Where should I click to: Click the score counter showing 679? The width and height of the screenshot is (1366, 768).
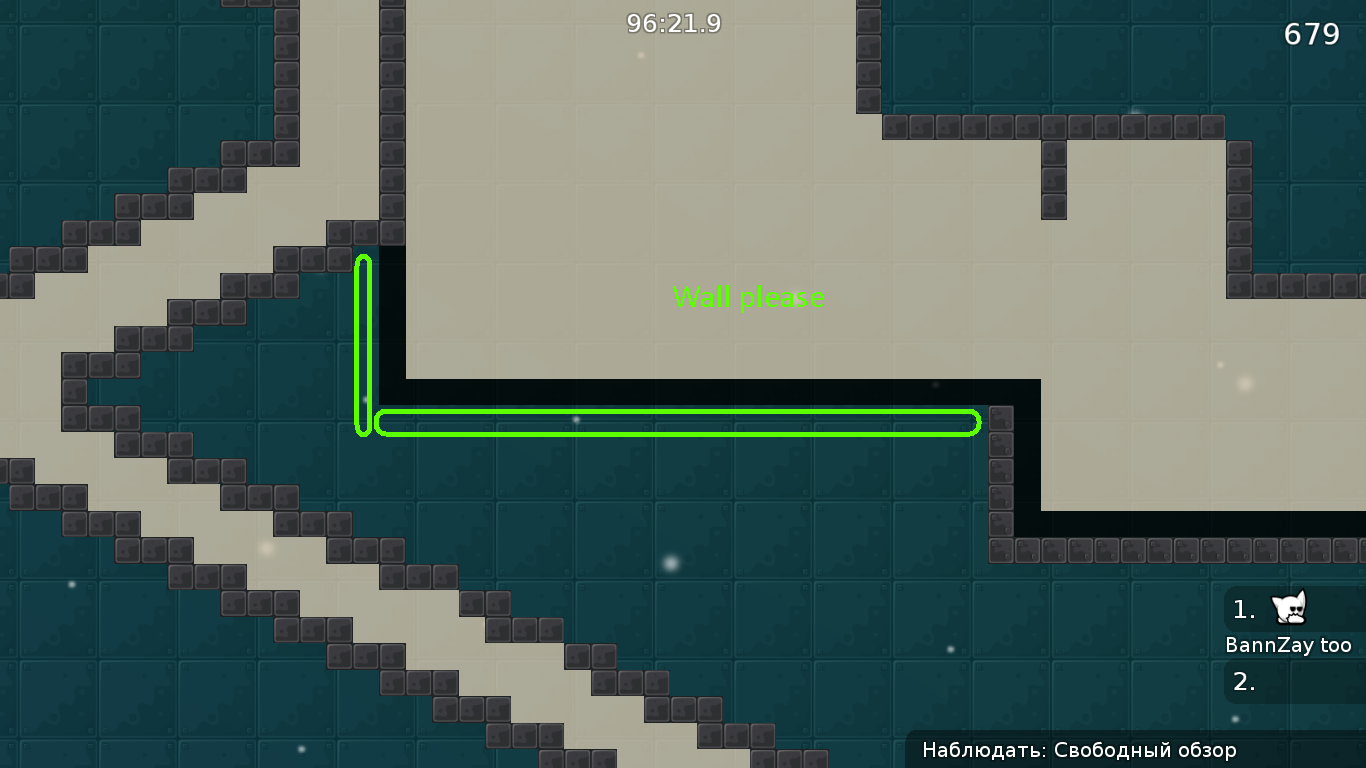[x=1313, y=33]
